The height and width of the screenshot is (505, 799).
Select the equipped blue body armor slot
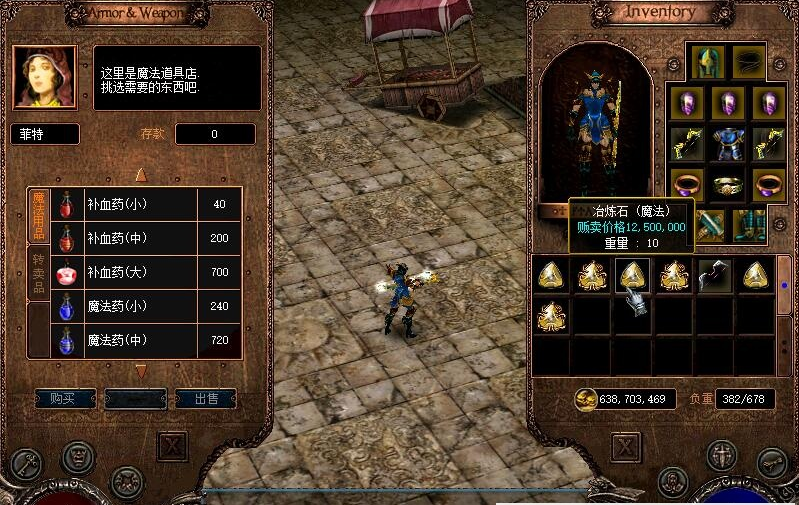[x=727, y=143]
